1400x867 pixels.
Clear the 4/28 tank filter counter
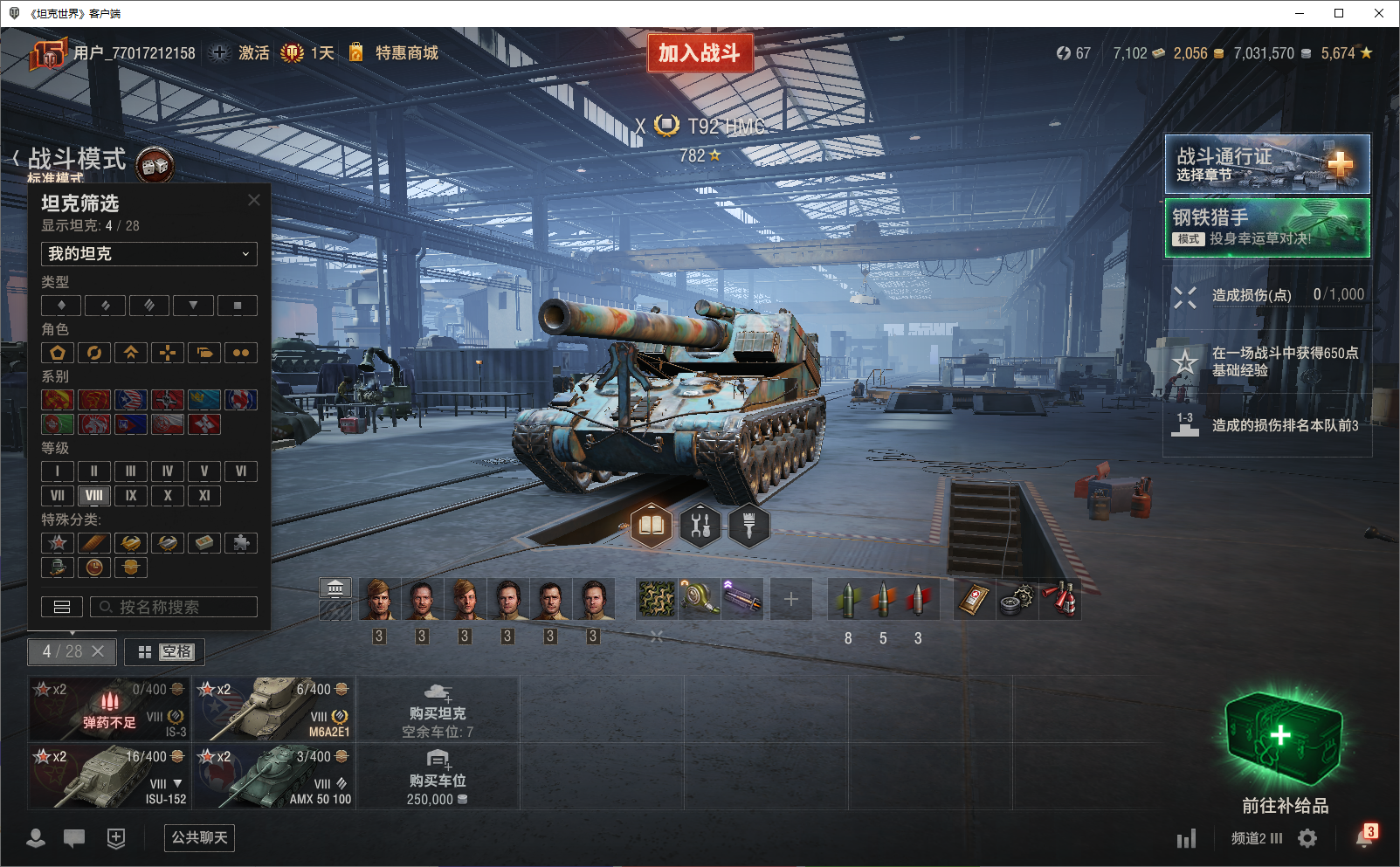pyautogui.click(x=98, y=651)
